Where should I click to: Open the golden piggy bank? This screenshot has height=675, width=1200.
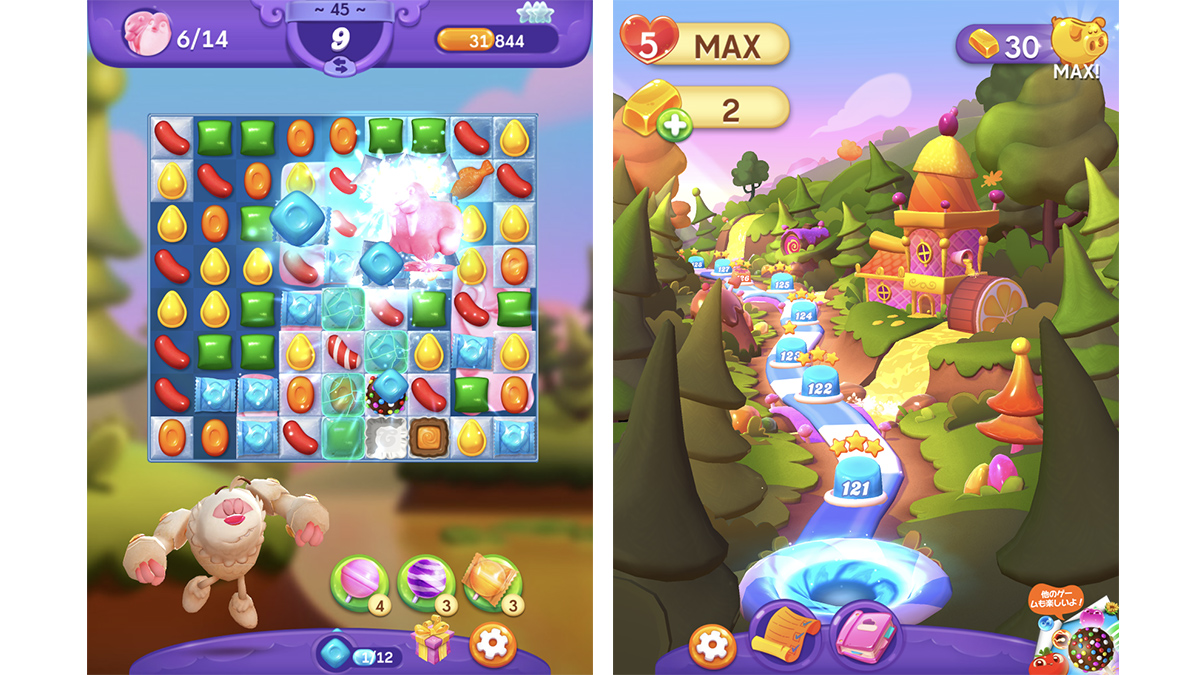[1078, 40]
